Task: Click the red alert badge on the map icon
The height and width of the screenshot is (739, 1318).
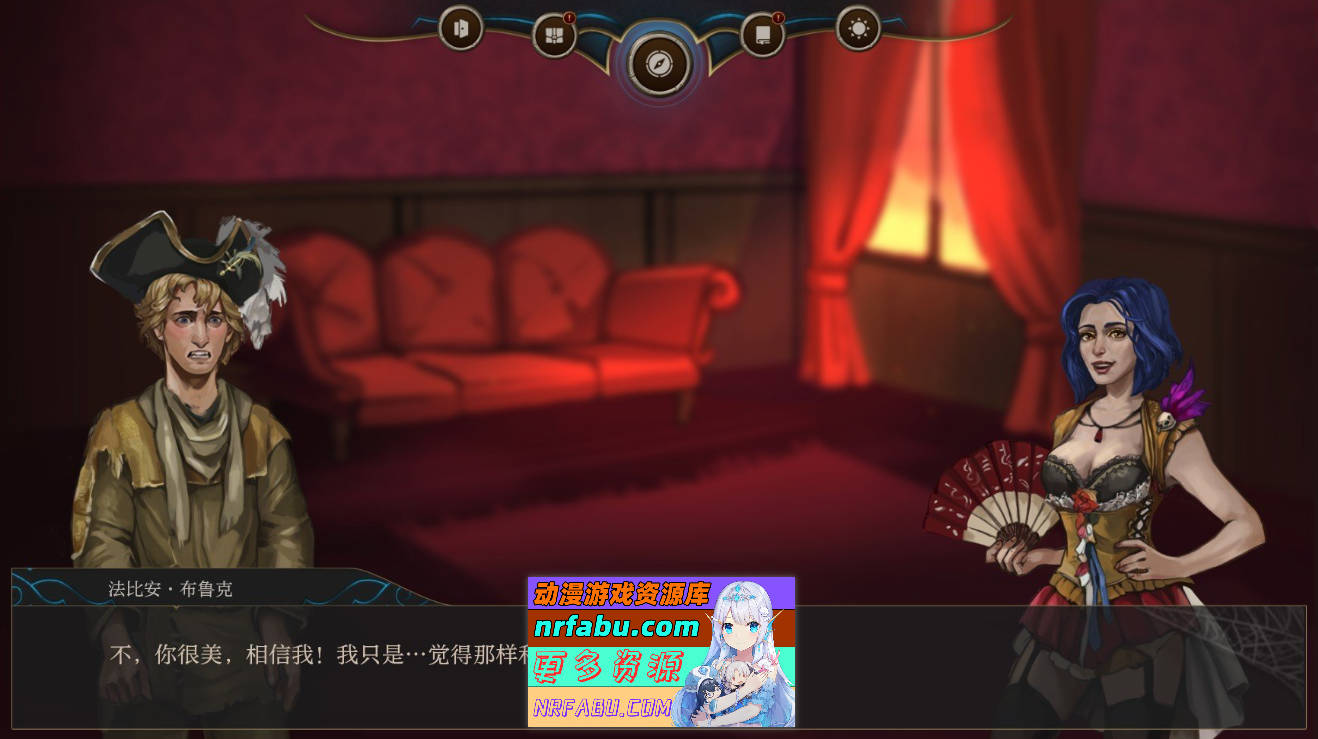Action: click(x=571, y=17)
